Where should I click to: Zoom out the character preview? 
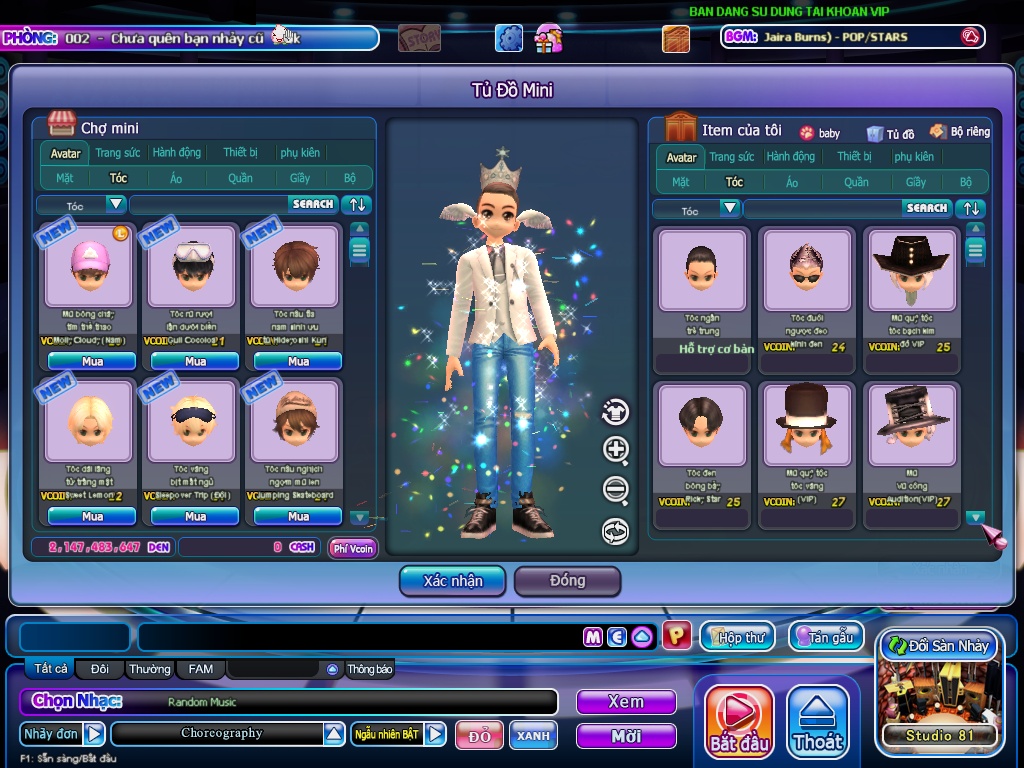coord(616,490)
